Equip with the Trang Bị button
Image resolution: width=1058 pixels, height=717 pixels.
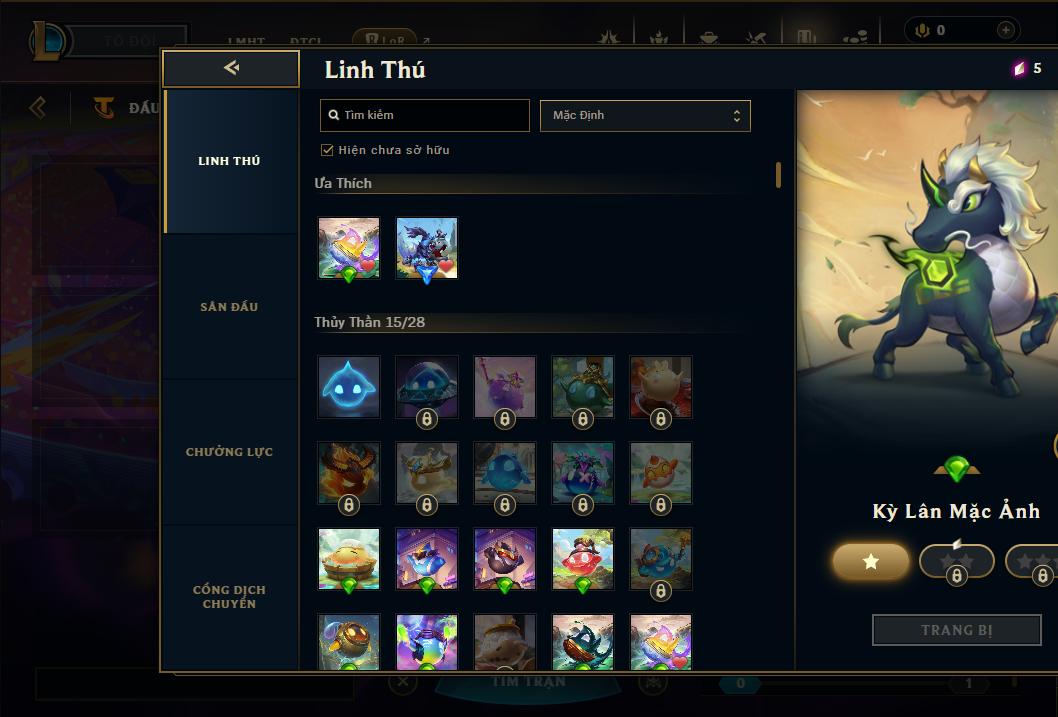point(957,630)
